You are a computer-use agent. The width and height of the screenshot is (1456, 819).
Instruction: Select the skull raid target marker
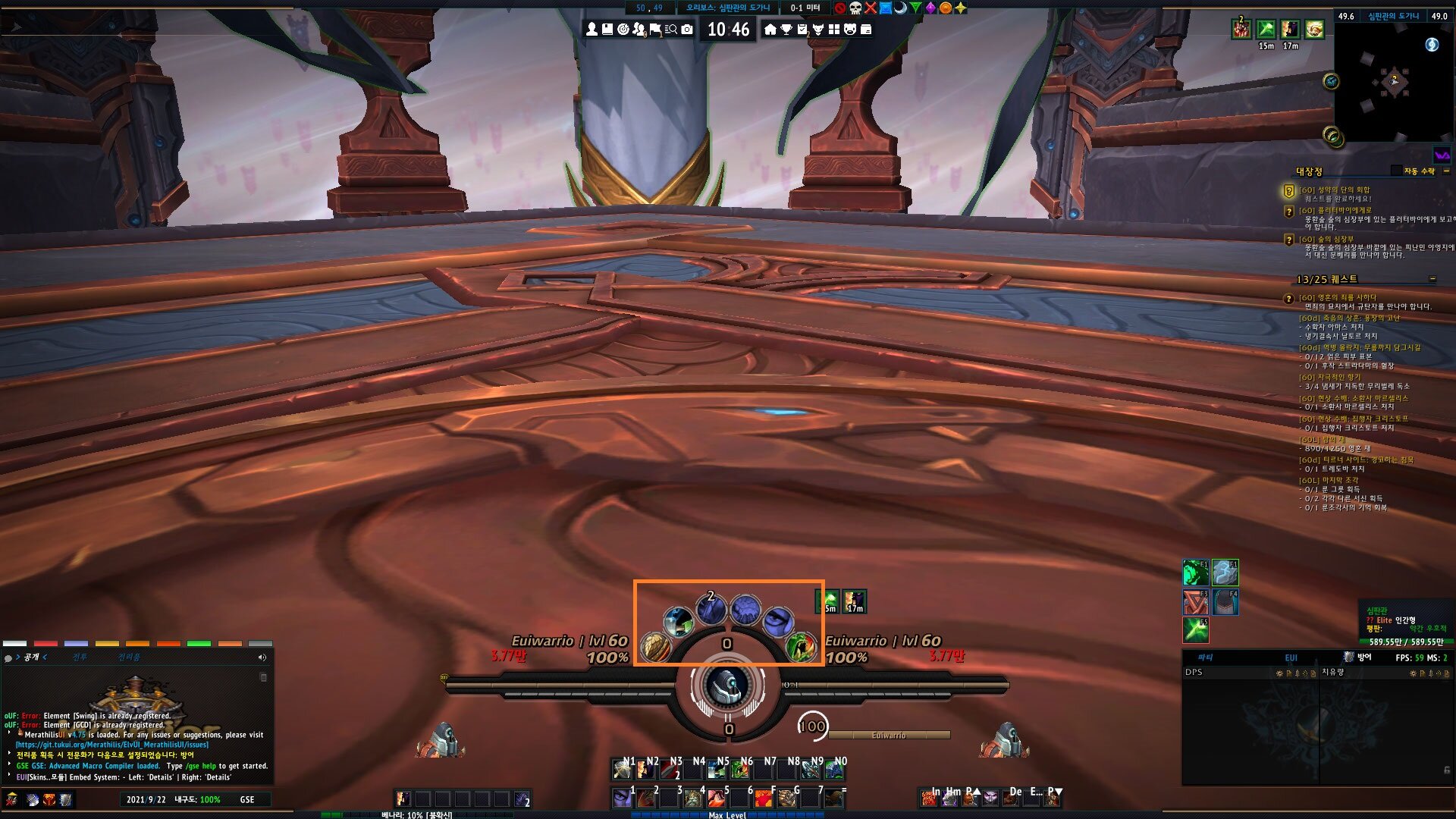855,8
